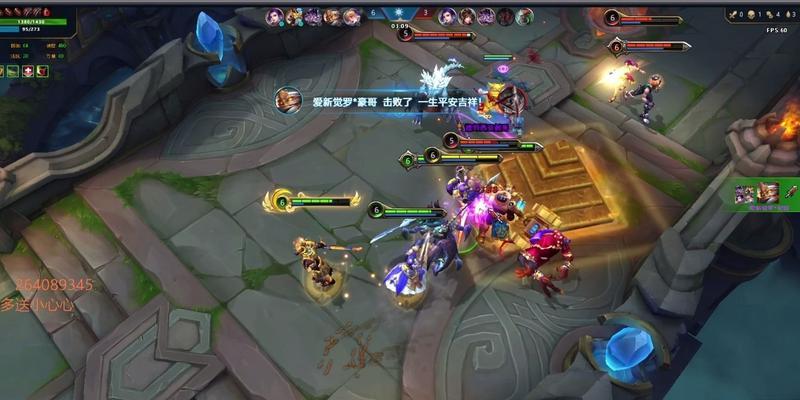Viewport: 800px width, 400px height.
Task: Select the blonde champion portrait in the scoreboard
Action: (x=294, y=16)
